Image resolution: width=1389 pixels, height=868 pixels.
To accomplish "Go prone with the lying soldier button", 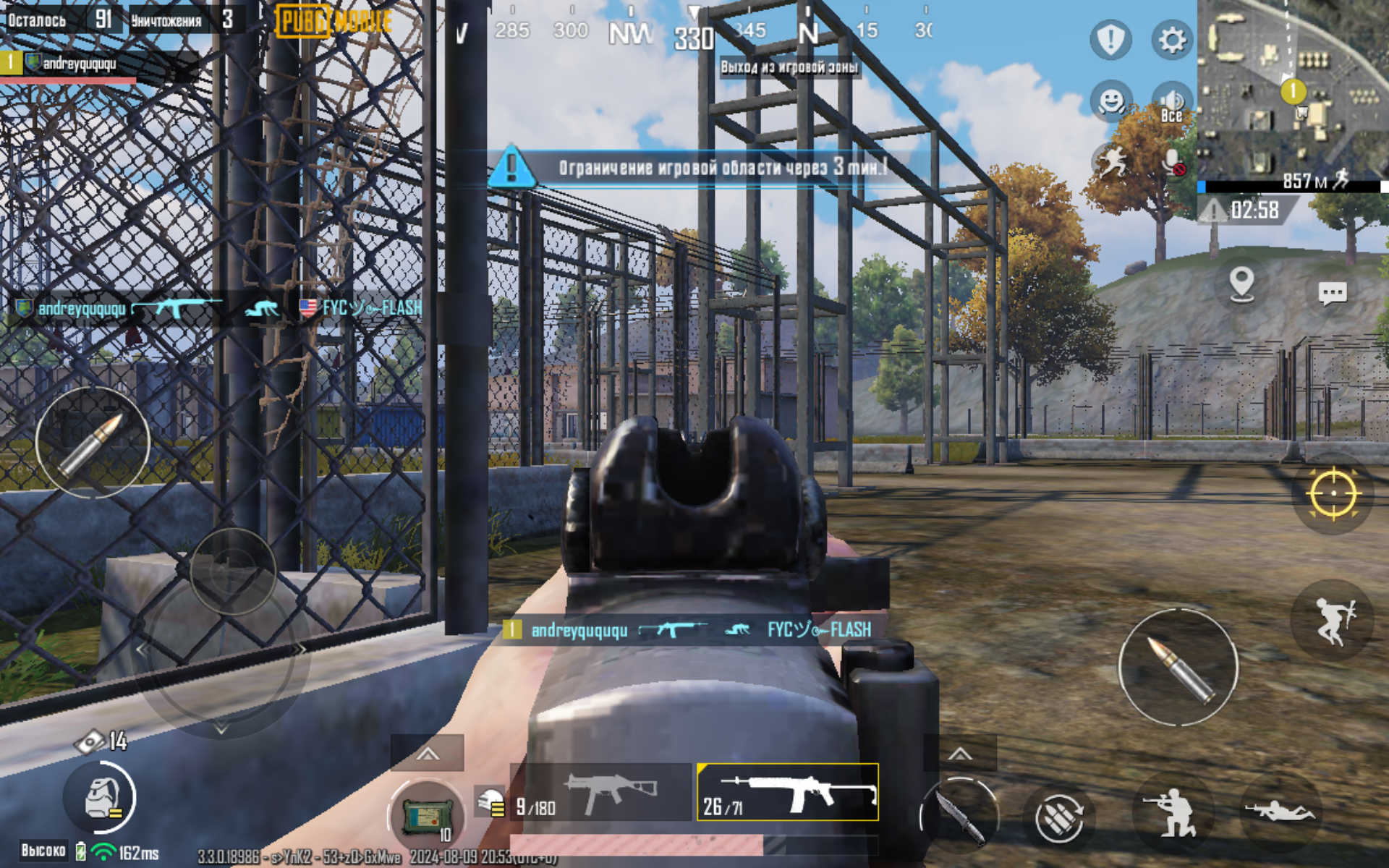I will coord(1279,812).
